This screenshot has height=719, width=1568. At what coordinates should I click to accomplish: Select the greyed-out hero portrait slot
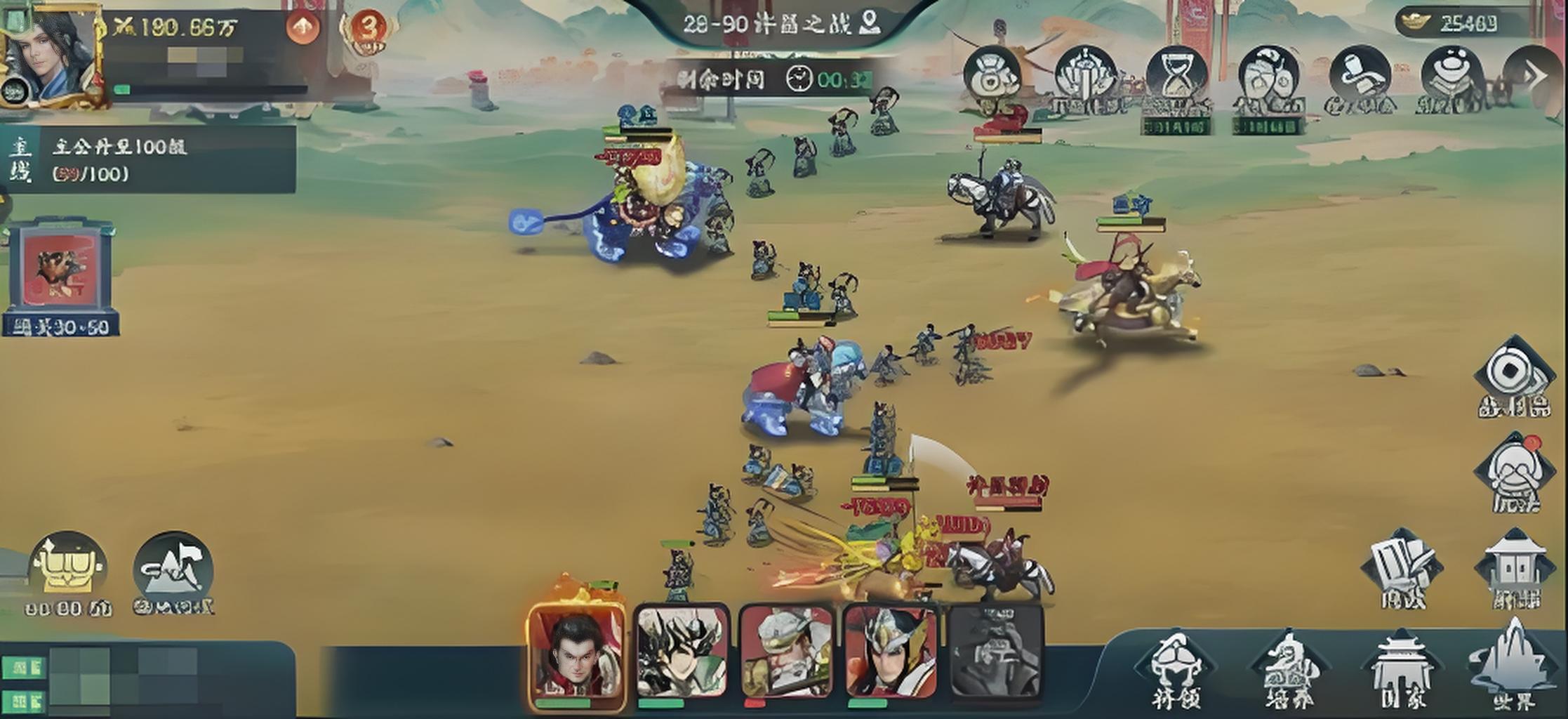point(995,653)
